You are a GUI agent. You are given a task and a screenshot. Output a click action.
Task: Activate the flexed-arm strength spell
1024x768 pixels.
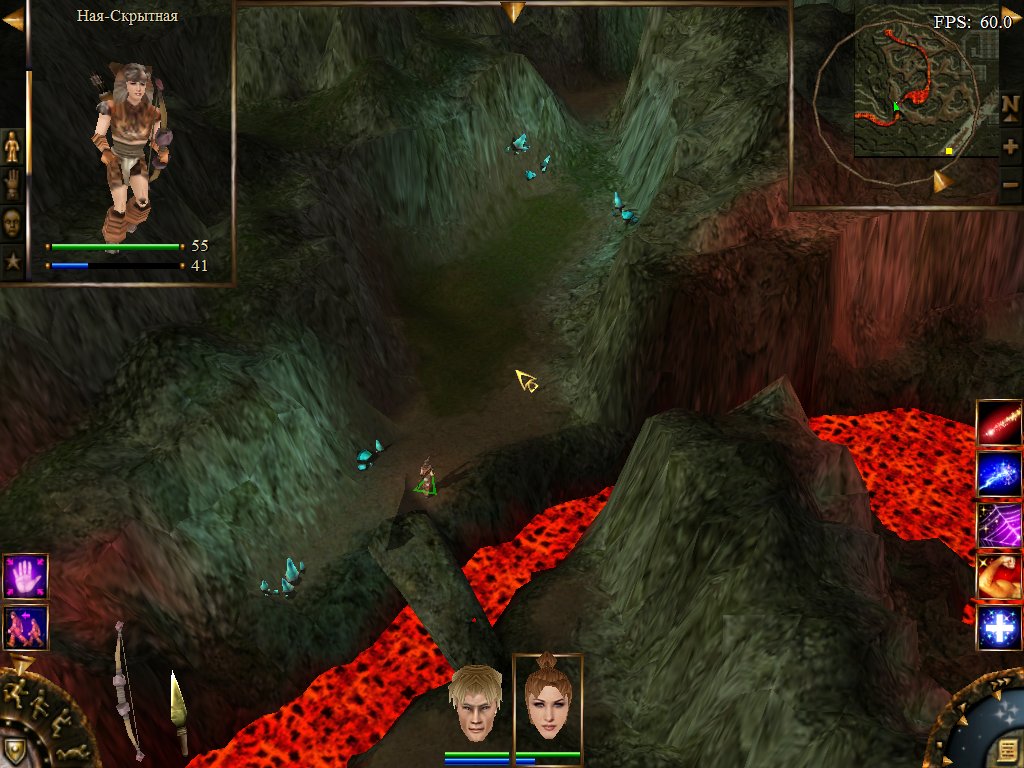(999, 576)
